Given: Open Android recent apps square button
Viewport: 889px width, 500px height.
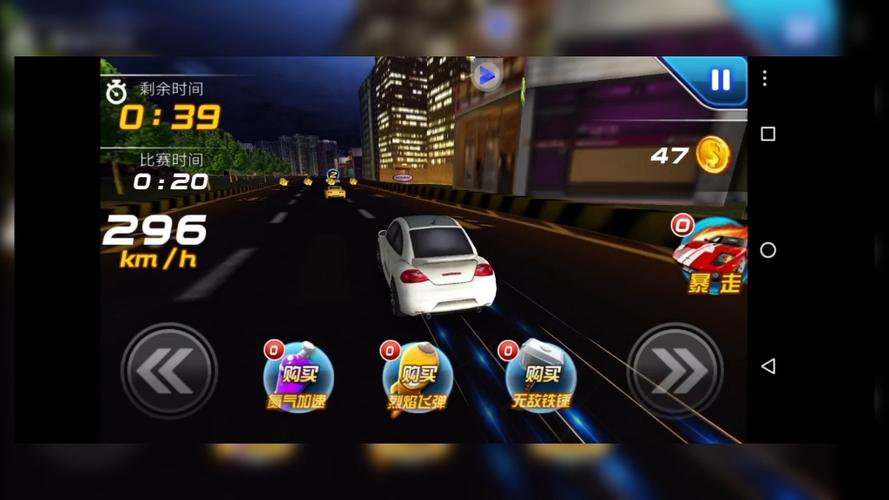Looking at the screenshot, I should (x=767, y=134).
